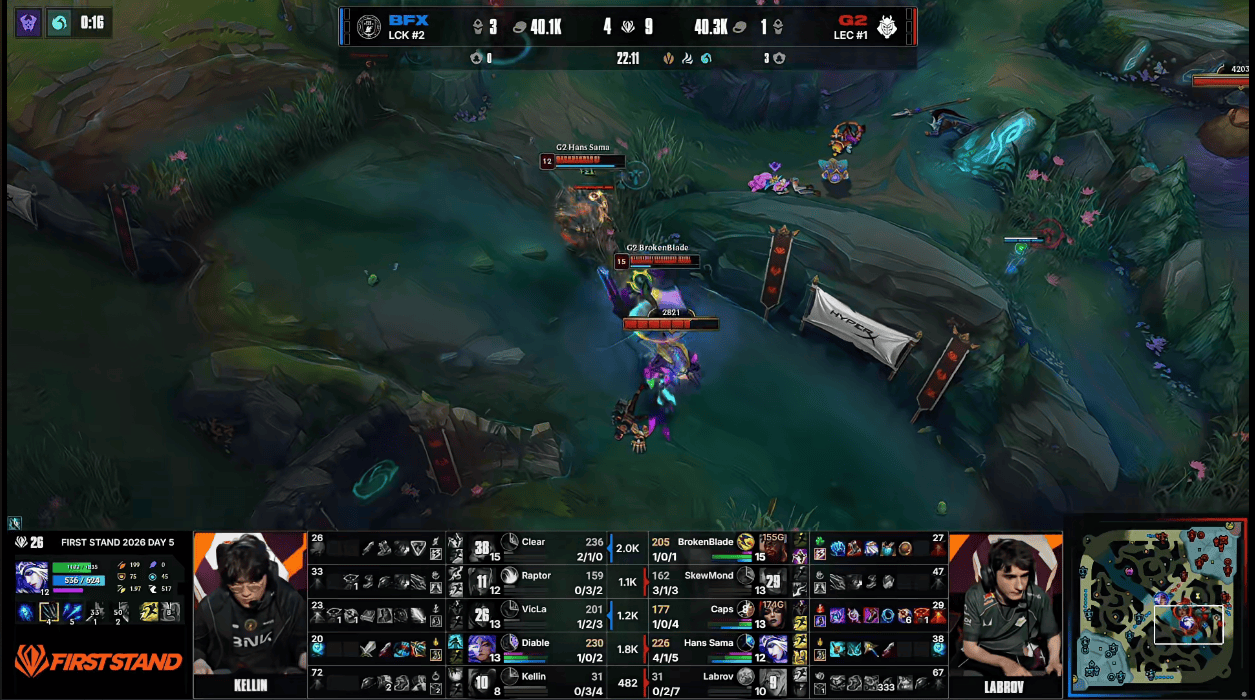Select Caps' champion portrait

tap(773, 615)
